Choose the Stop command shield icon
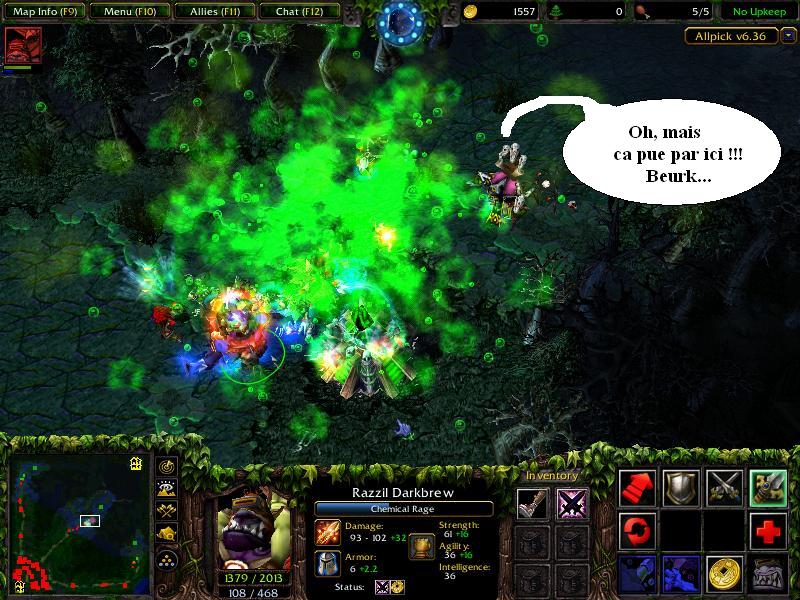 (x=680, y=487)
